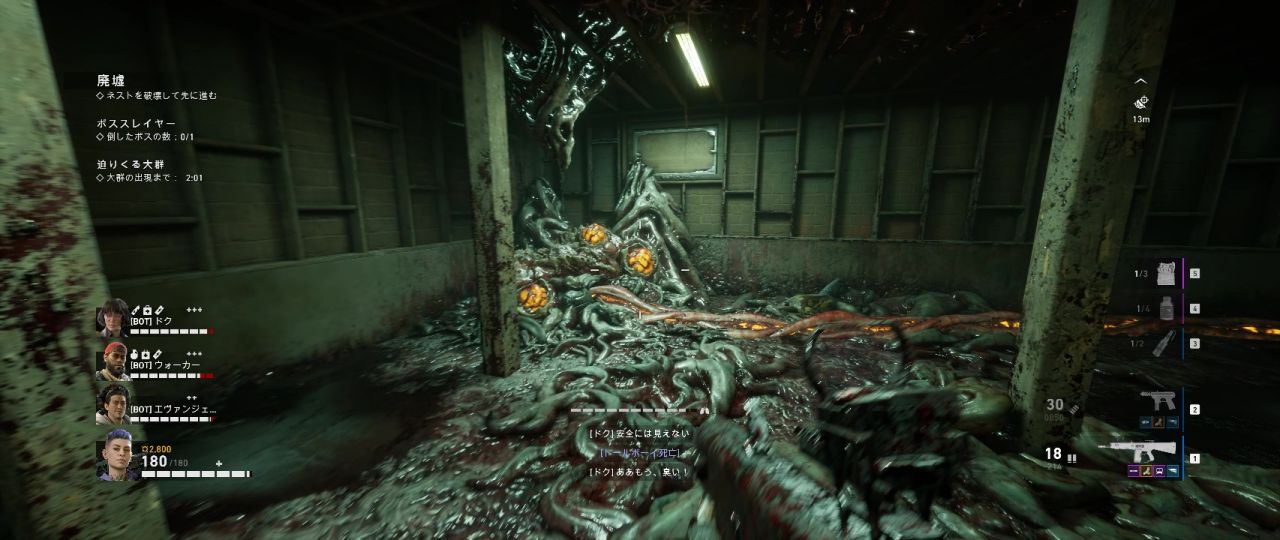Open the 廃墟 objective tracker entry
Image resolution: width=1280 pixels, height=540 pixels.
click(x=111, y=80)
